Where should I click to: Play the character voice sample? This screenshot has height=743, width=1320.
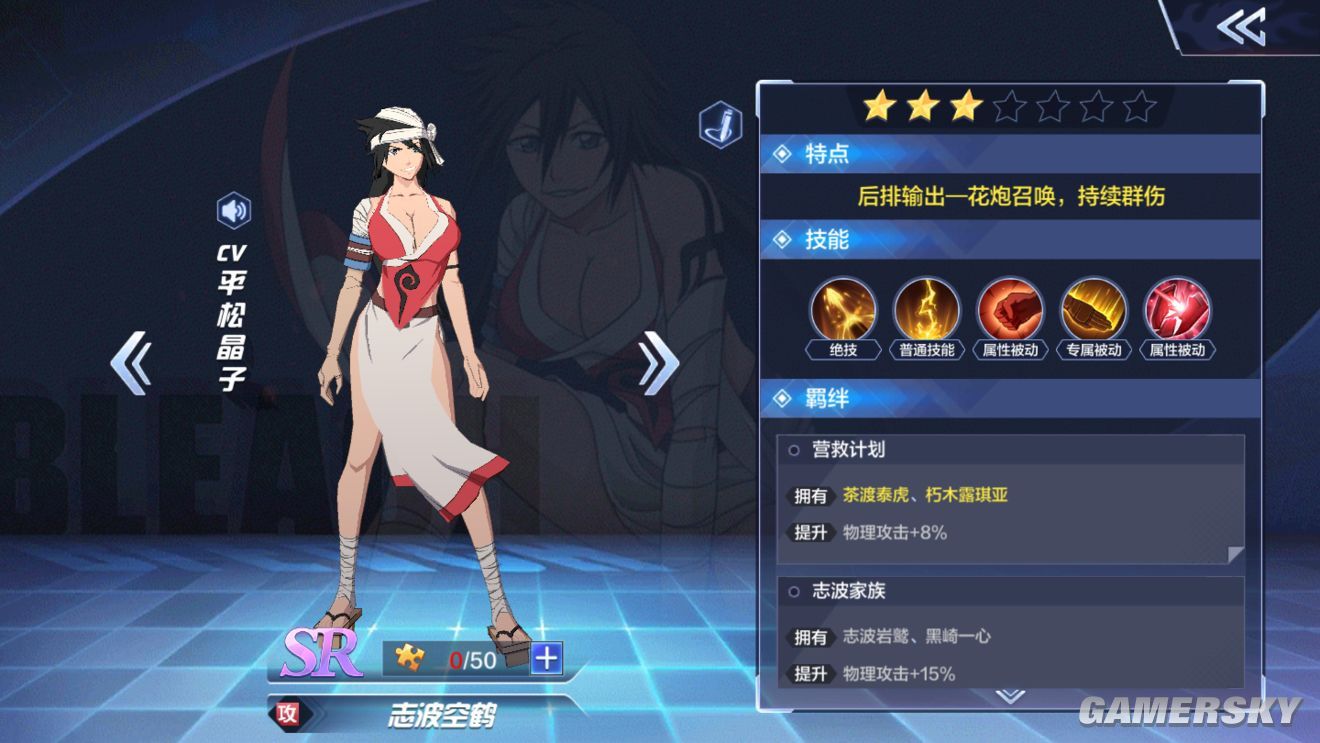coord(234,211)
